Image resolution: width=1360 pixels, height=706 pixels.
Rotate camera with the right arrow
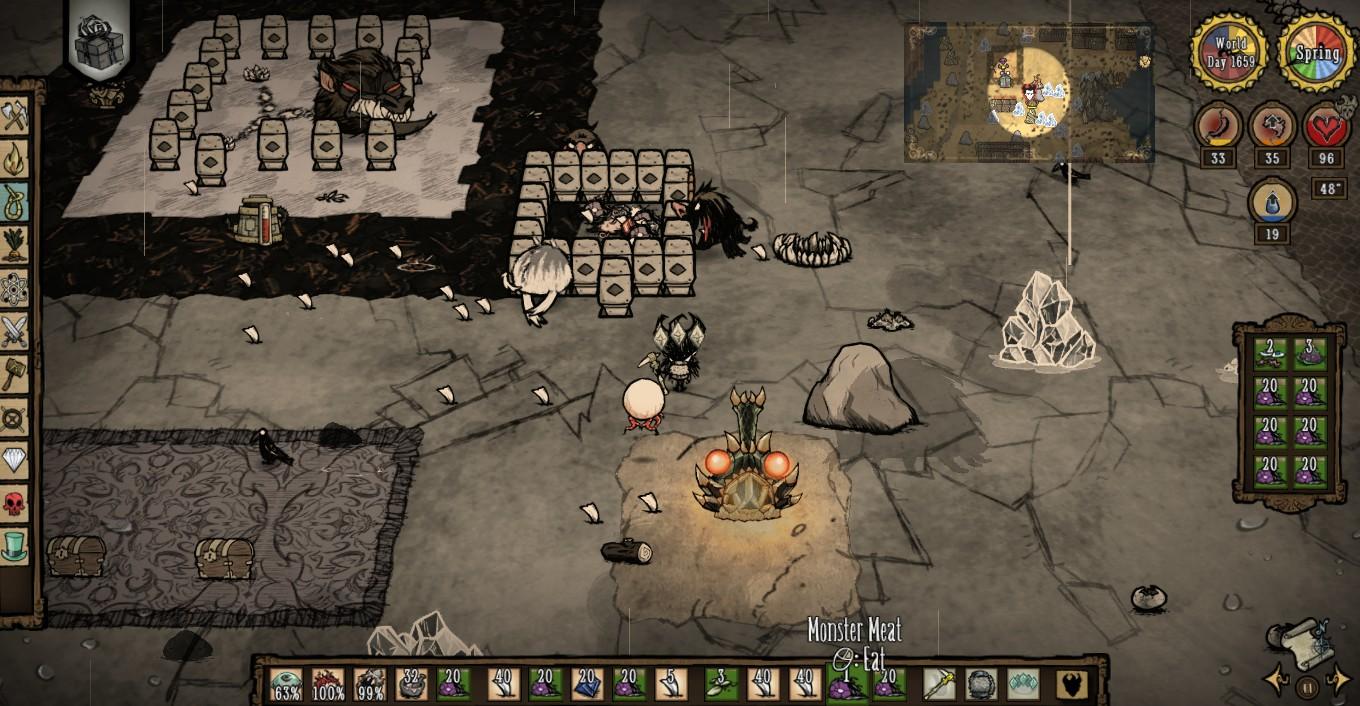1338,682
